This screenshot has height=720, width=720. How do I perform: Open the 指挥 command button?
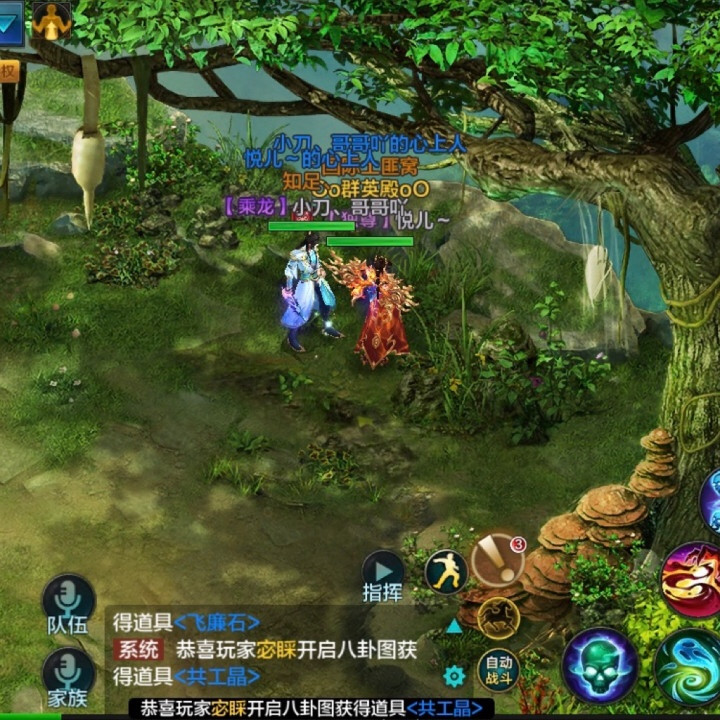[x=383, y=577]
